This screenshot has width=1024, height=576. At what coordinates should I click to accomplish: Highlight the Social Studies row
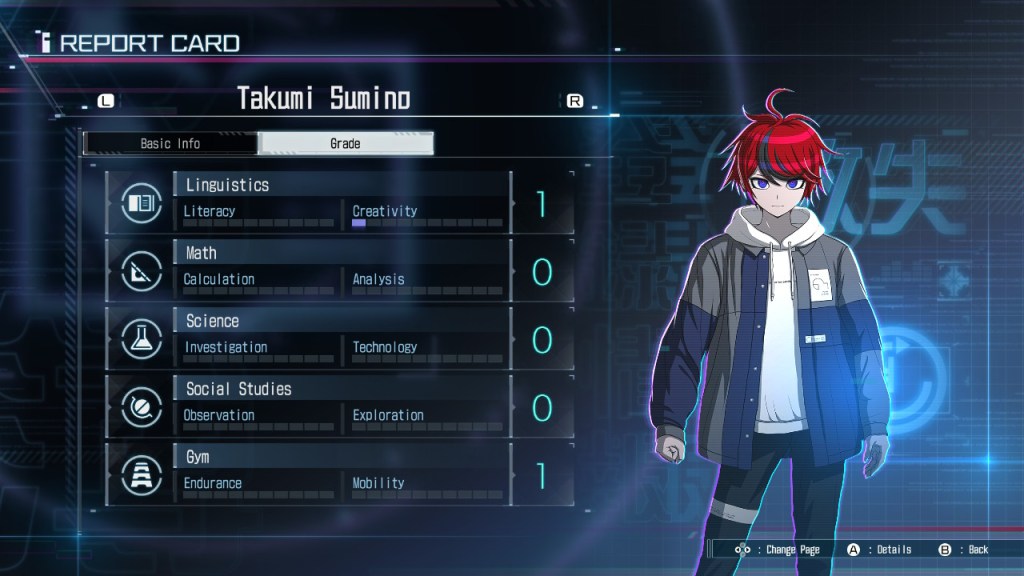[x=340, y=406]
